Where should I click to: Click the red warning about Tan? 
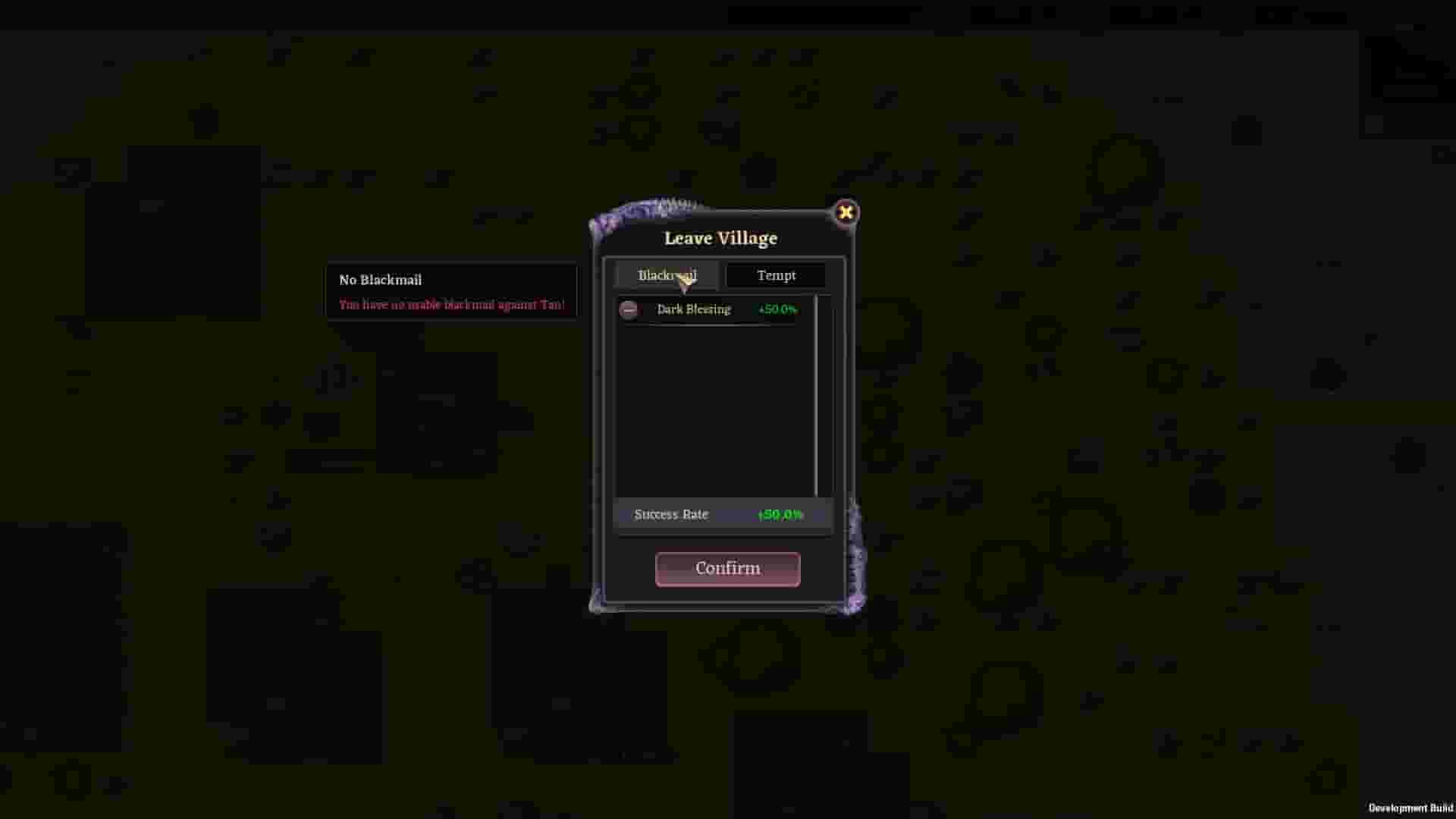click(x=452, y=304)
